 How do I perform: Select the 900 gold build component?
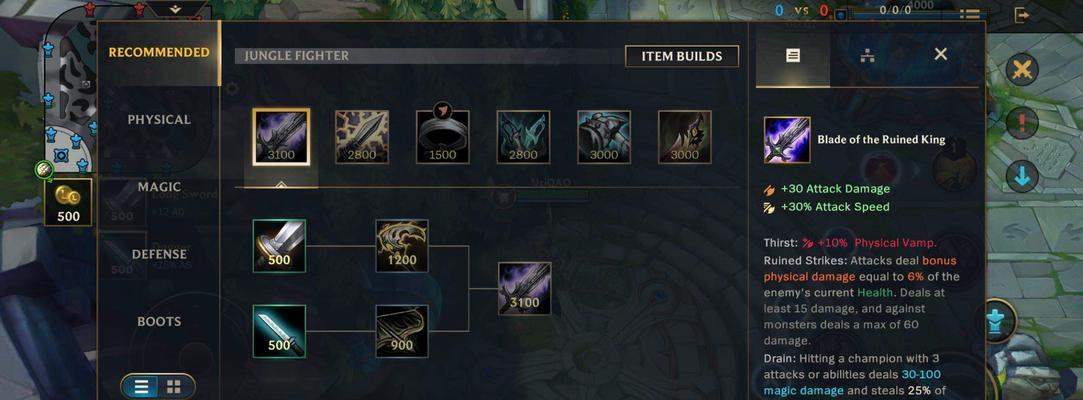coord(402,331)
